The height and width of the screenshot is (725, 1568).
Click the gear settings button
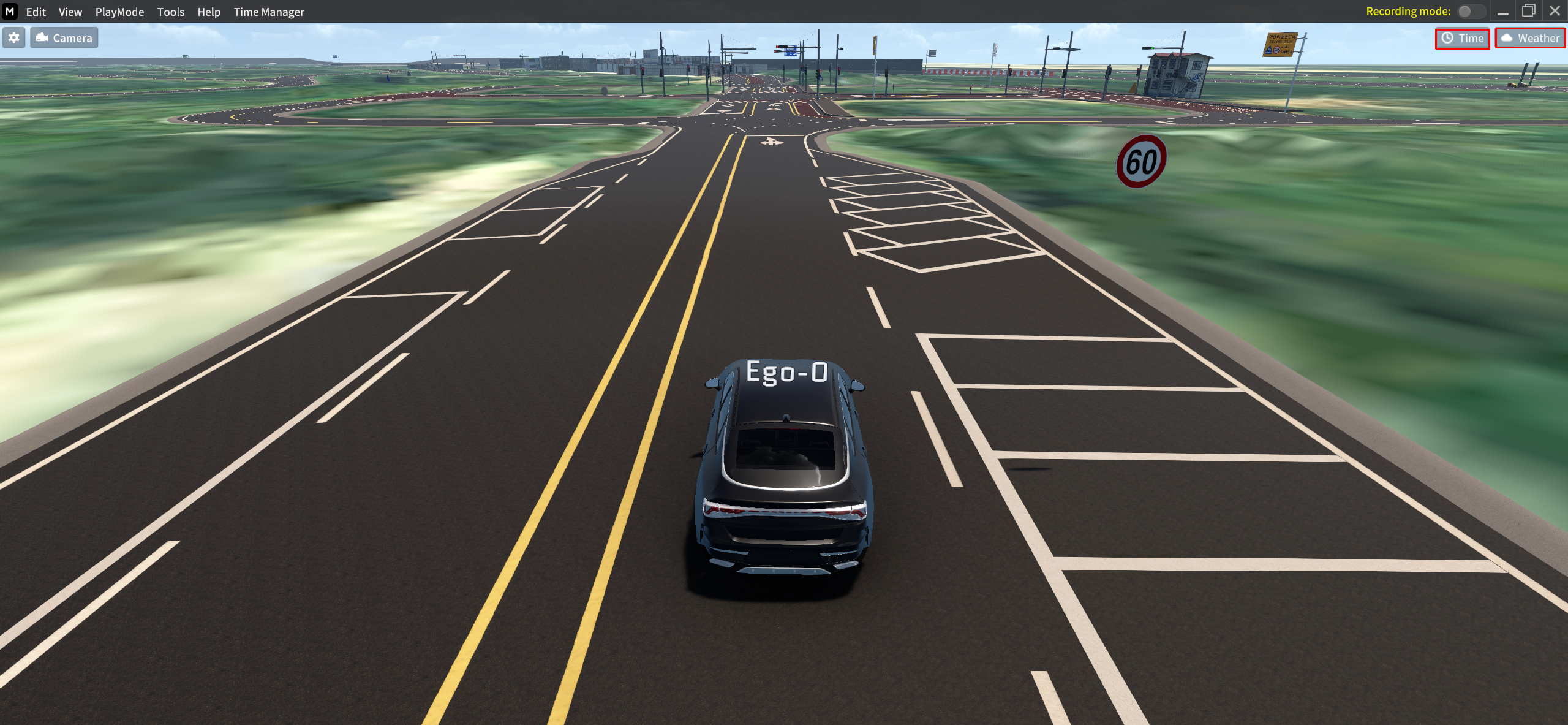14,38
